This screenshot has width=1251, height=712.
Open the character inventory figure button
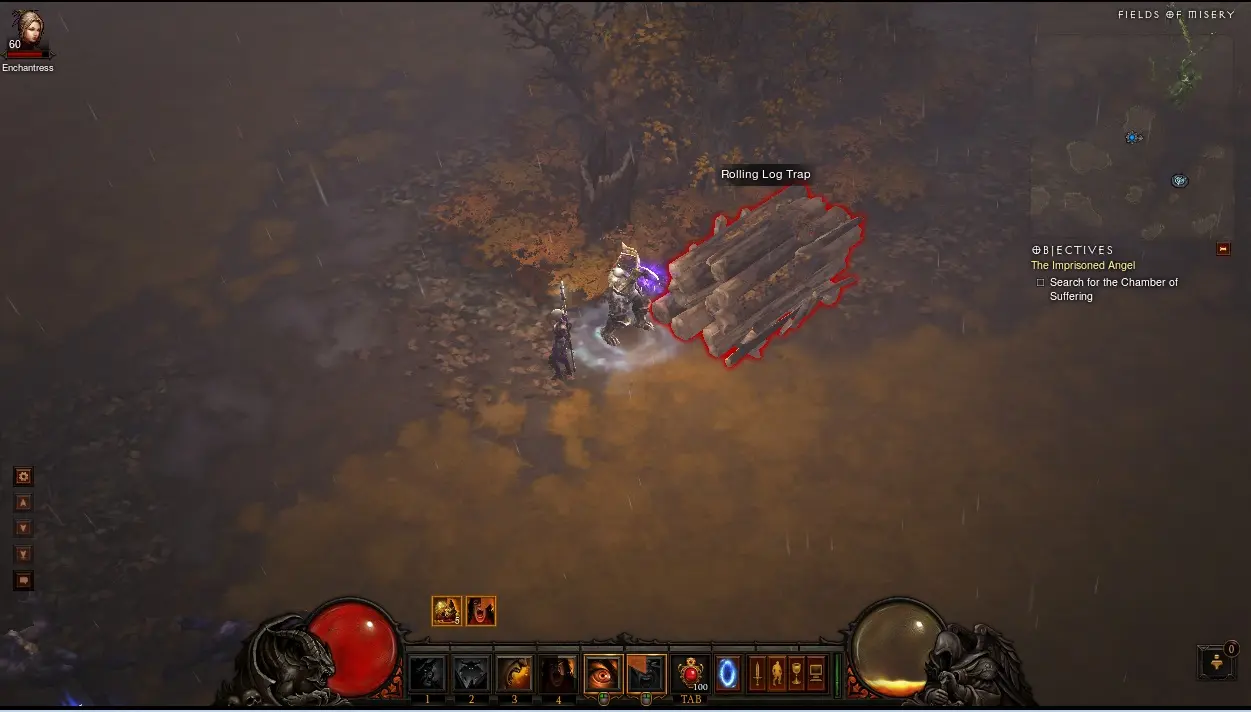[x=777, y=673]
